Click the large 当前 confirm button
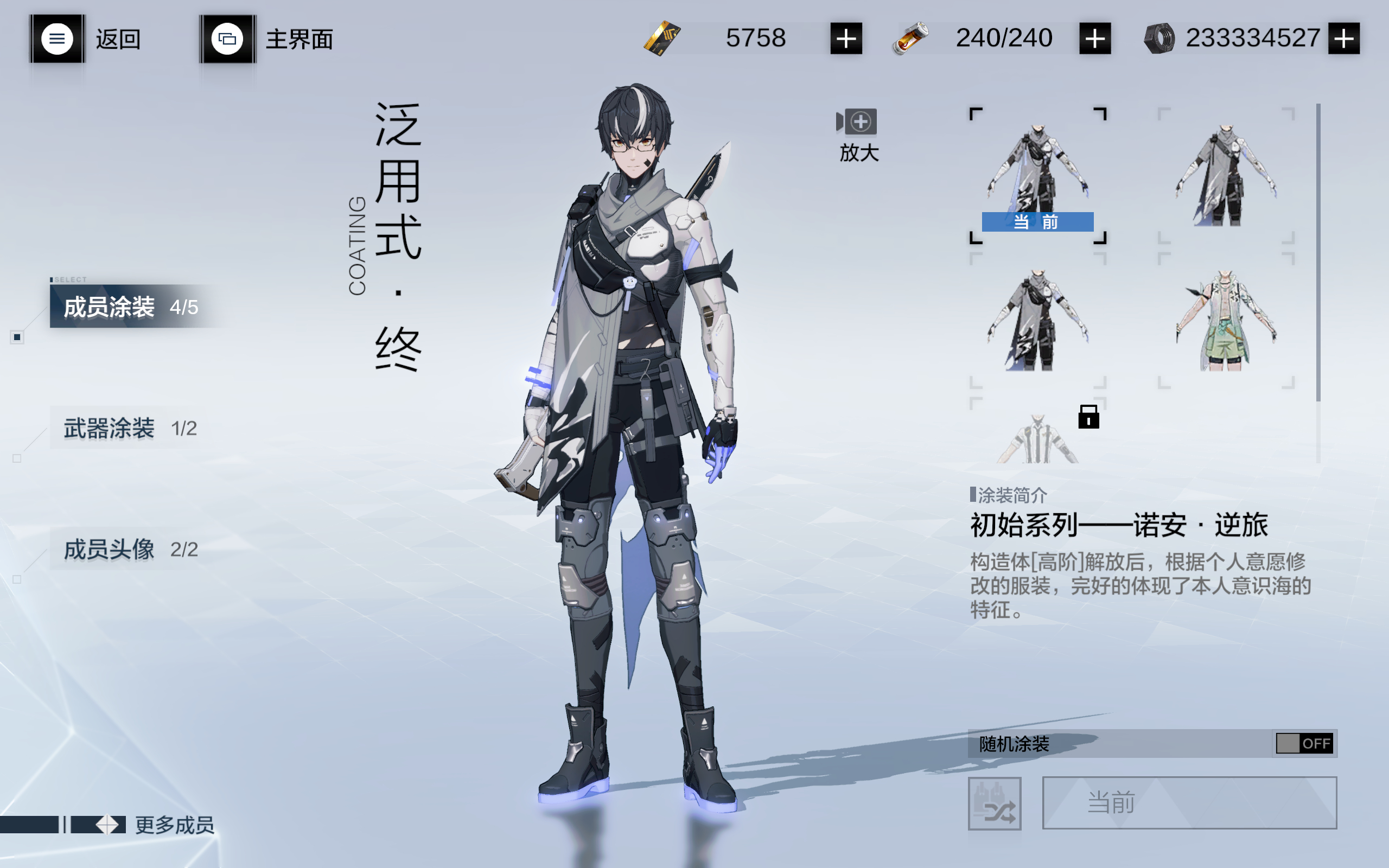Screen dimensions: 1389x868 point(1189,802)
